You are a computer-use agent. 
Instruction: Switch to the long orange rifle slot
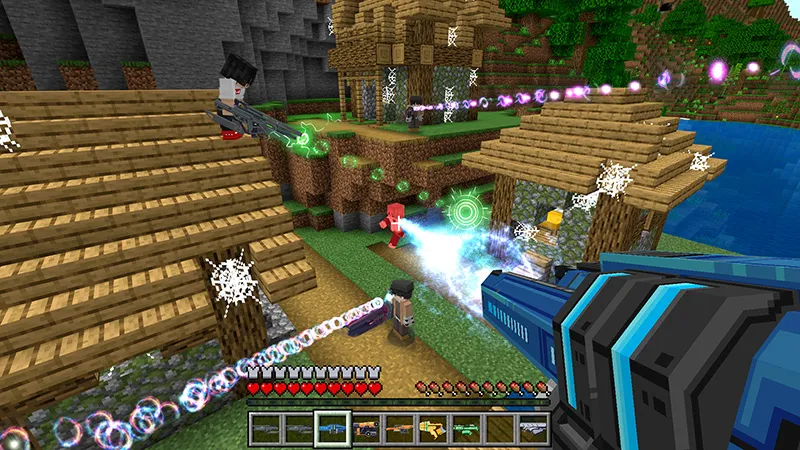click(398, 428)
